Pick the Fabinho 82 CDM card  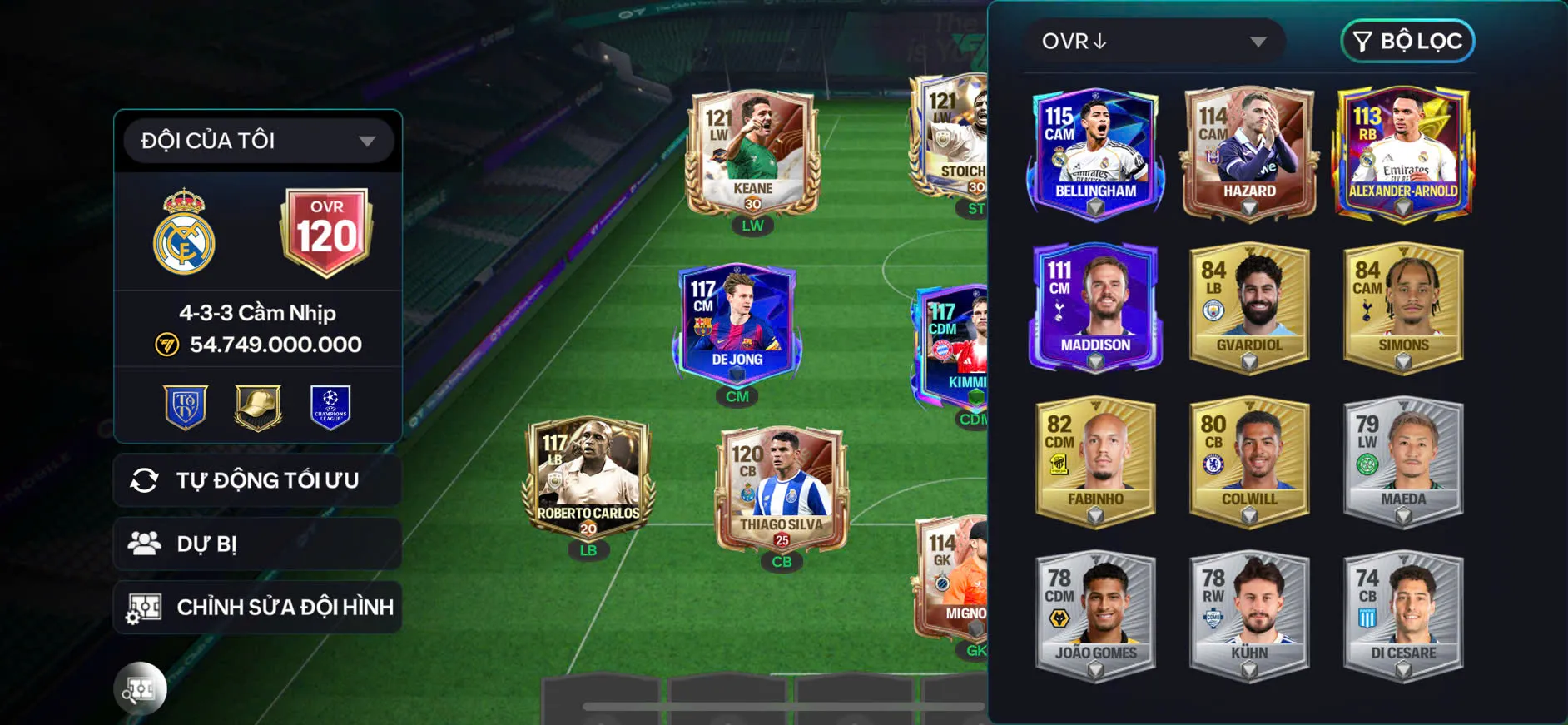1095,461
